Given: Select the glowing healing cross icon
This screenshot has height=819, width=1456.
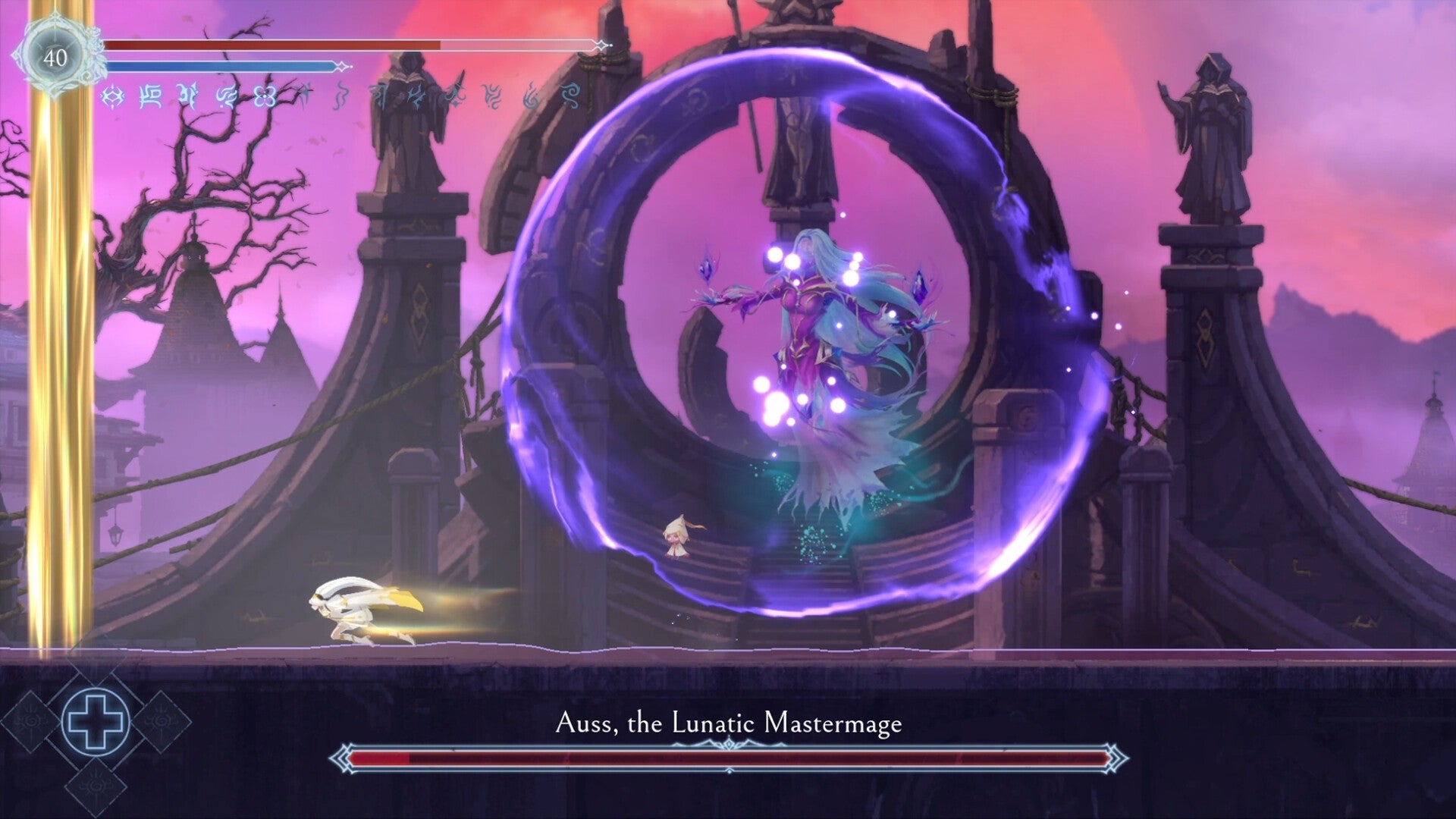Looking at the screenshot, I should [95, 722].
